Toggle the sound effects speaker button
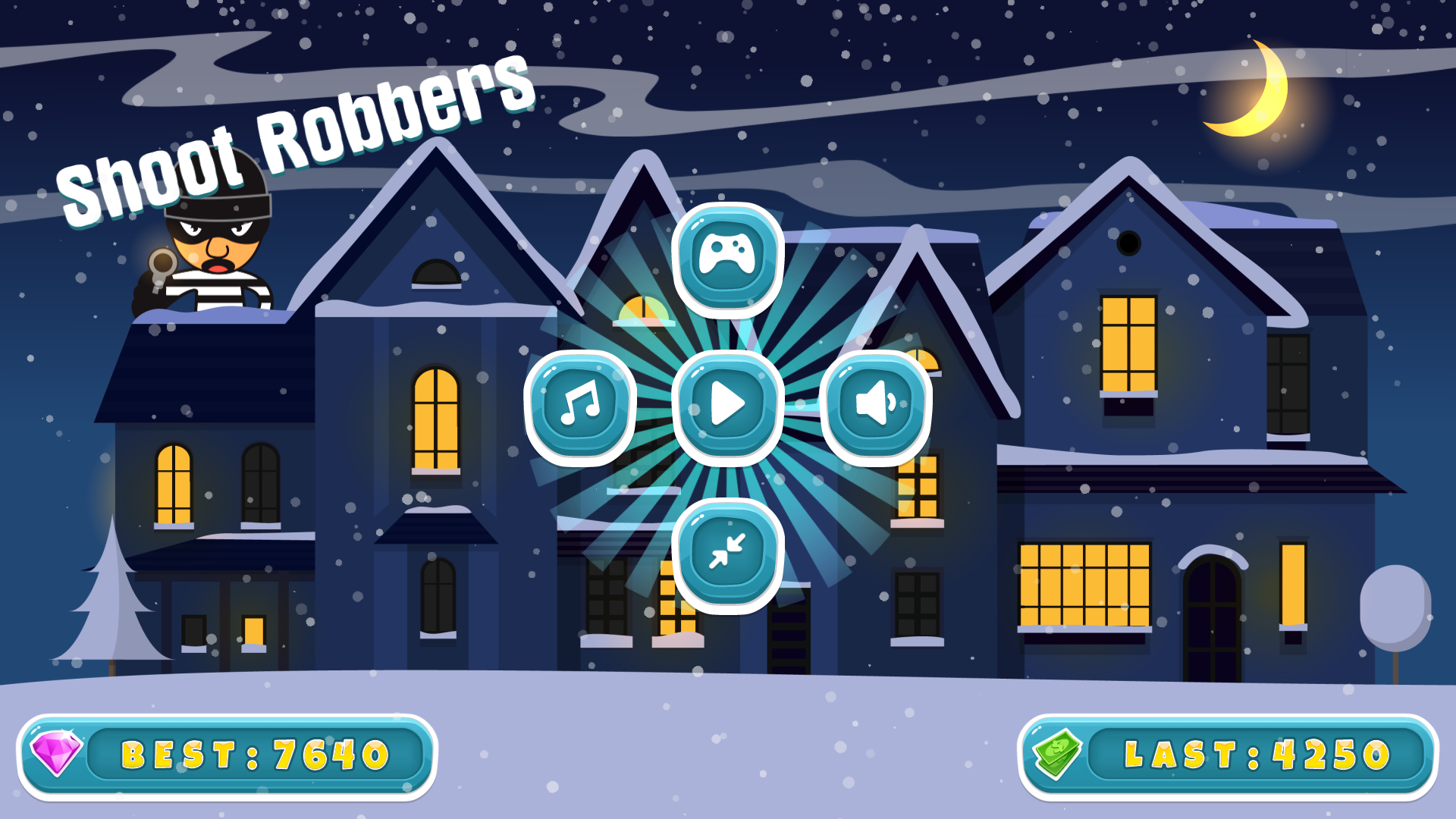 (875, 406)
